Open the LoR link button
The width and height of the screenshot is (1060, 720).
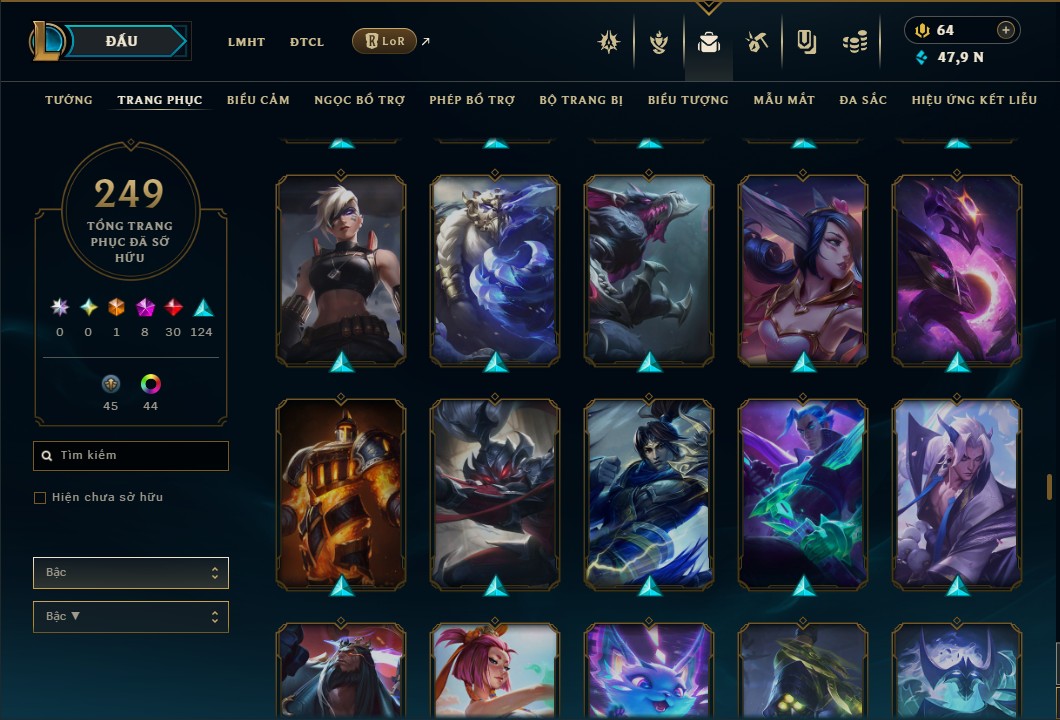point(385,41)
